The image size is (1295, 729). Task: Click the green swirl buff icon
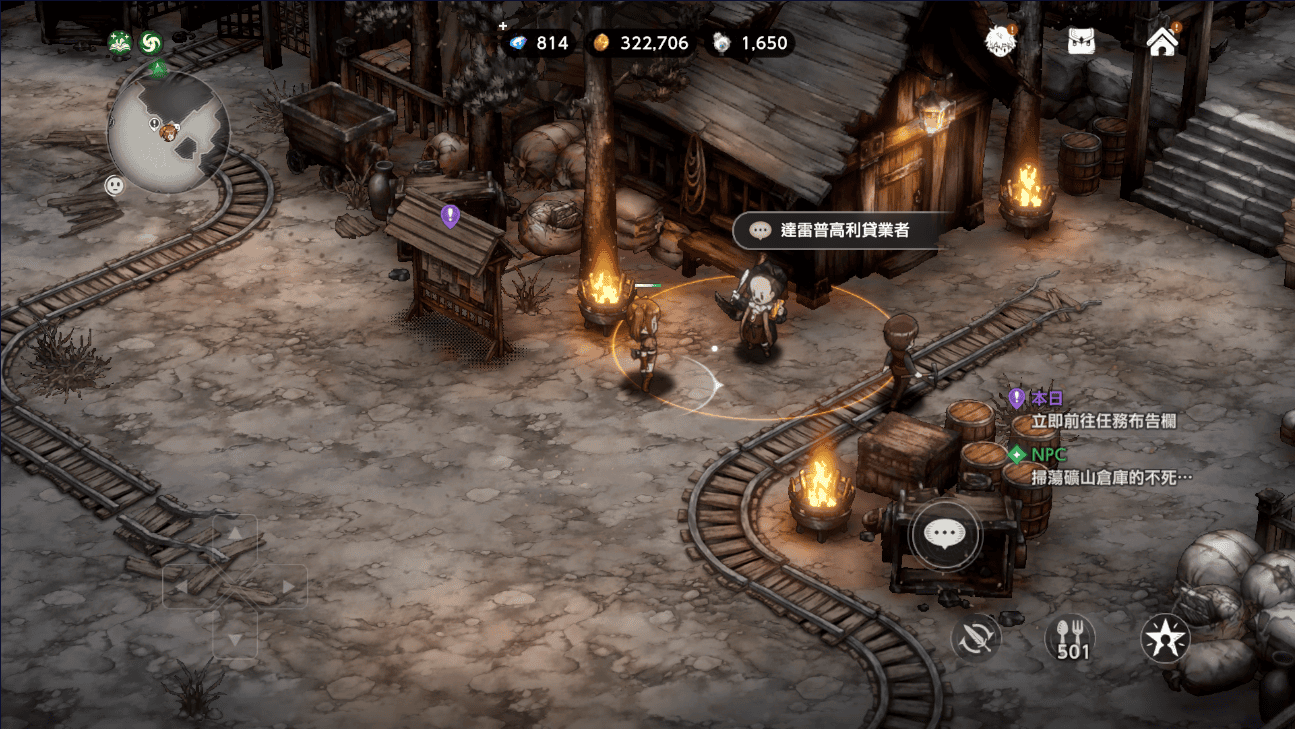[x=151, y=43]
